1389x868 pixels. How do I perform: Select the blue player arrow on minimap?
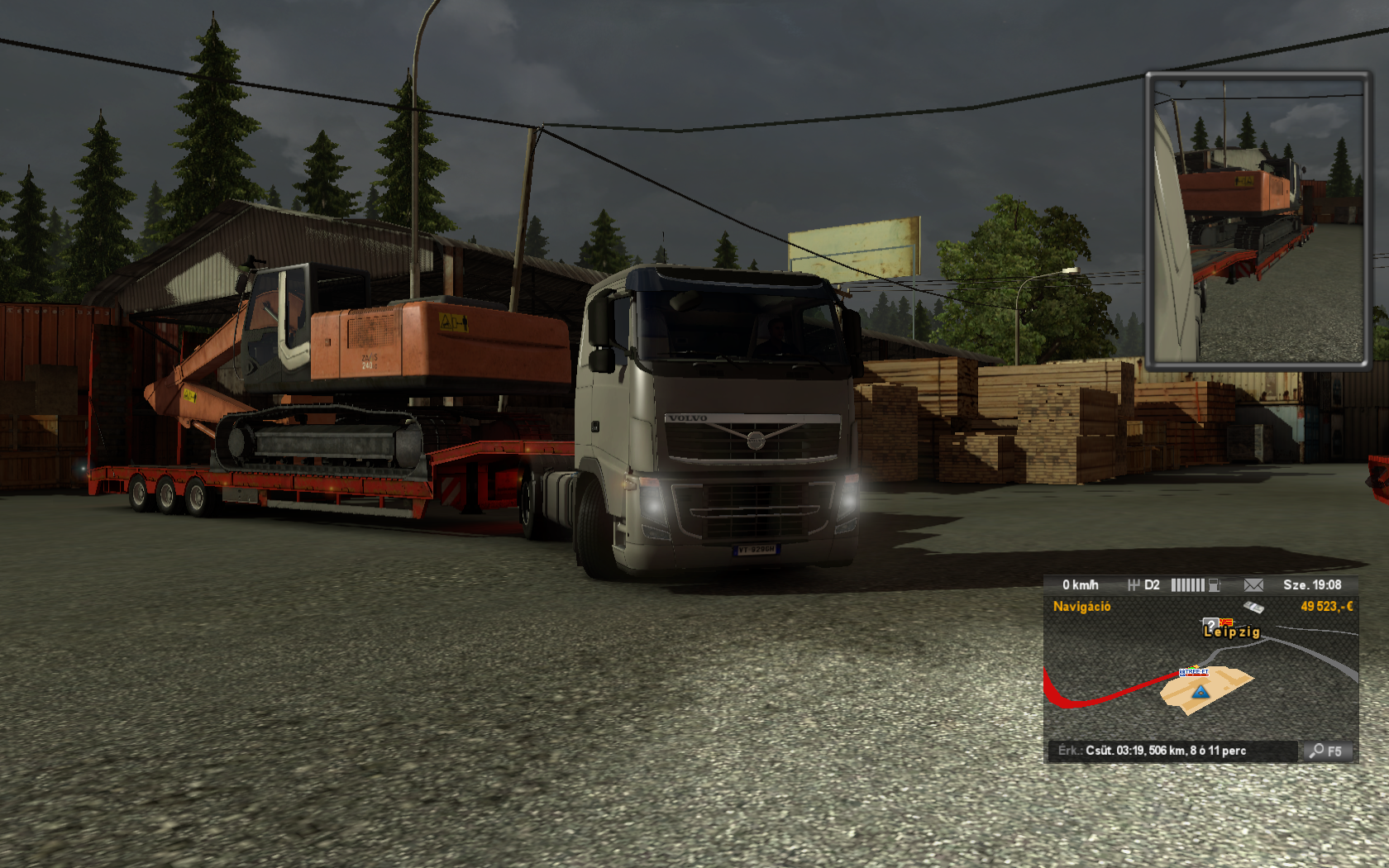click(x=1200, y=691)
